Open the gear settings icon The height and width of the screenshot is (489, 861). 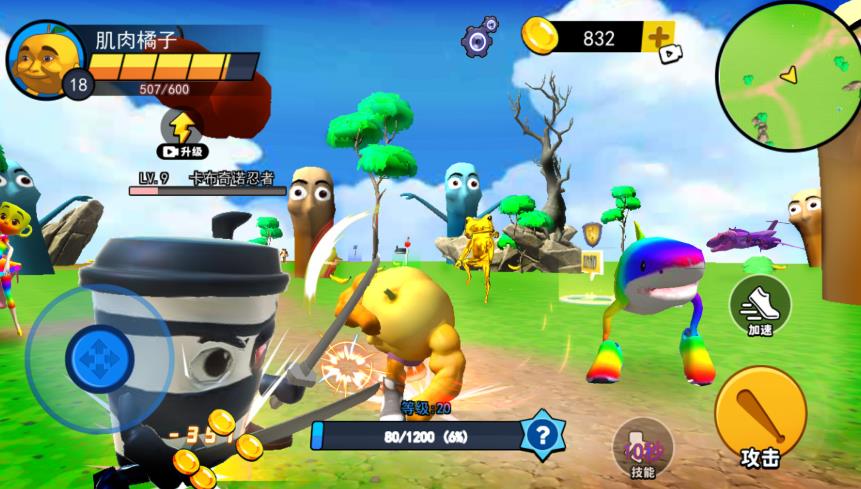click(x=480, y=38)
